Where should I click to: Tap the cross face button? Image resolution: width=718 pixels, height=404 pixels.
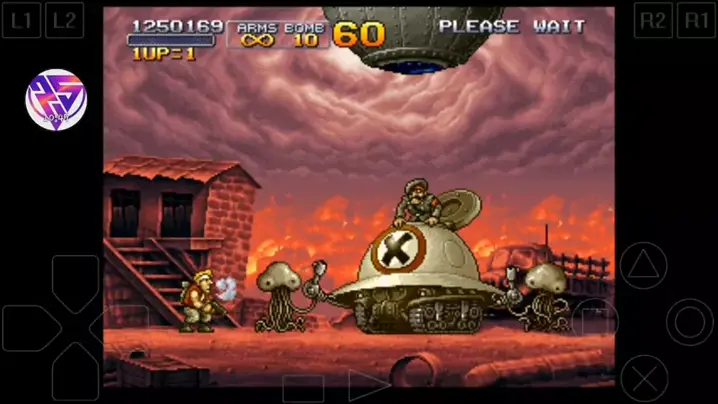pyautogui.click(x=643, y=378)
